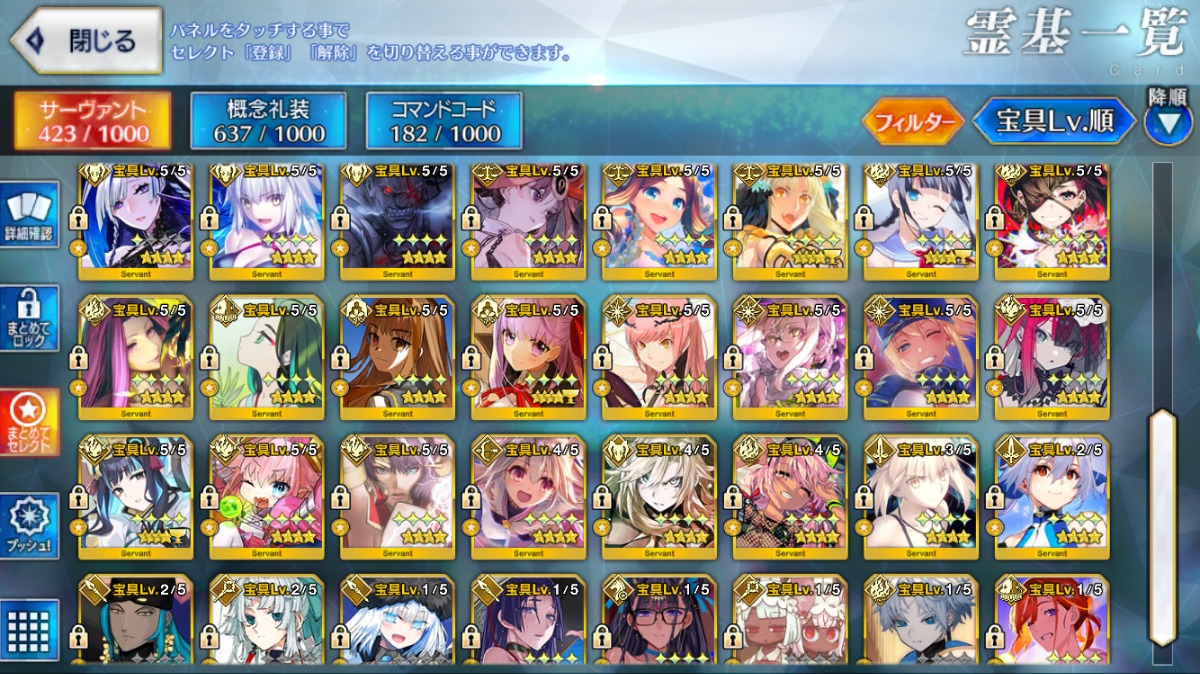This screenshot has height=674, width=1200.
Task: Switch to the サーヴァント tab
Action: pyautogui.click(x=92, y=121)
